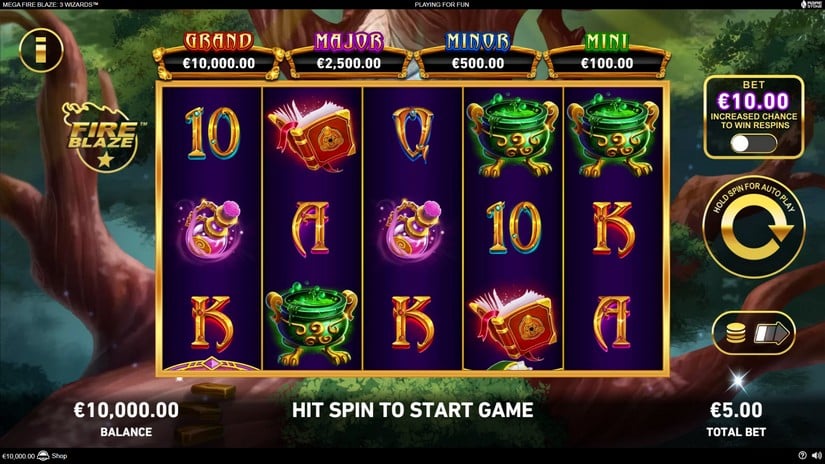Open the coin stack bet options button

point(753,333)
